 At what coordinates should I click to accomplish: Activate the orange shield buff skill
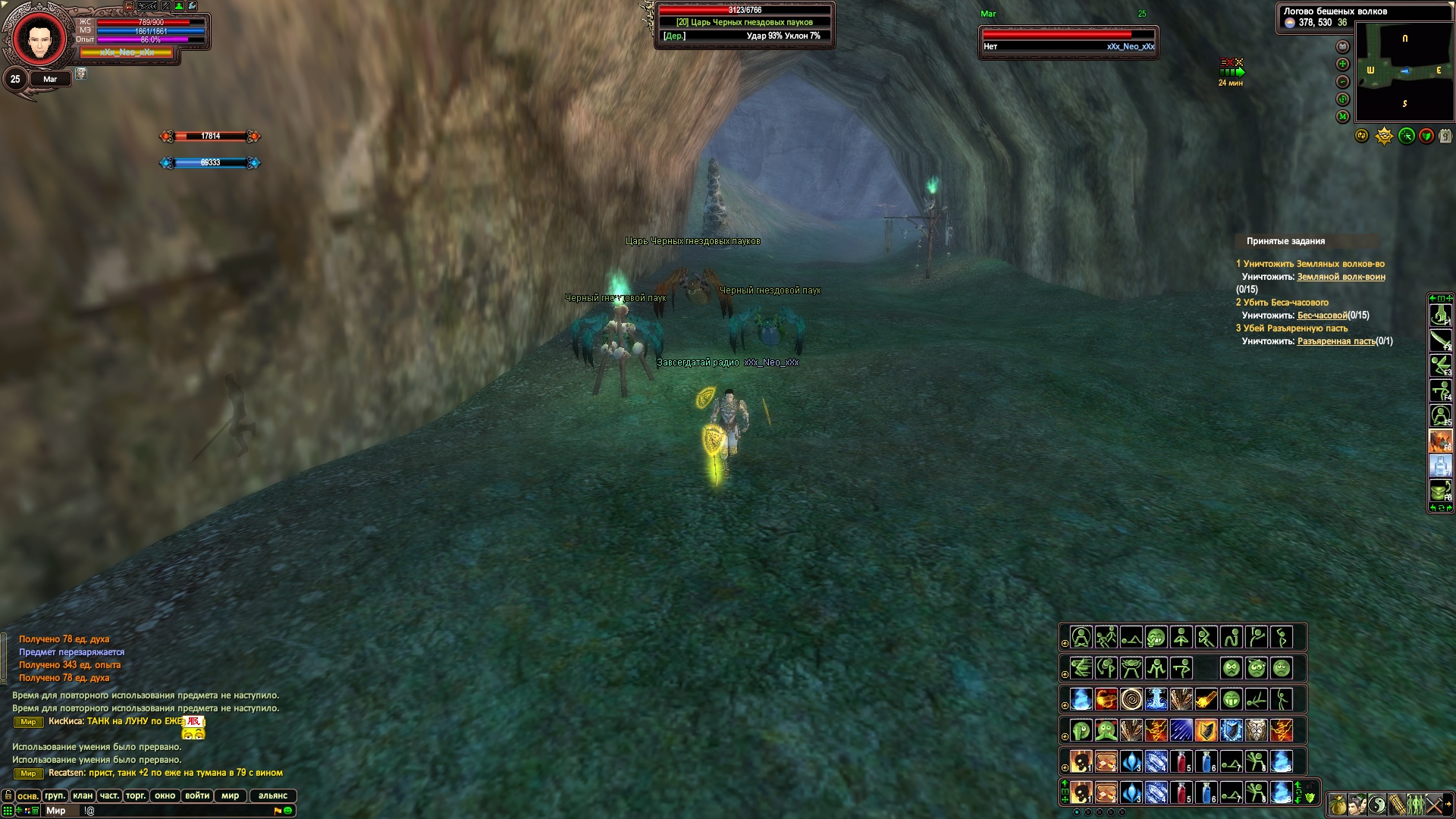click(x=1206, y=730)
